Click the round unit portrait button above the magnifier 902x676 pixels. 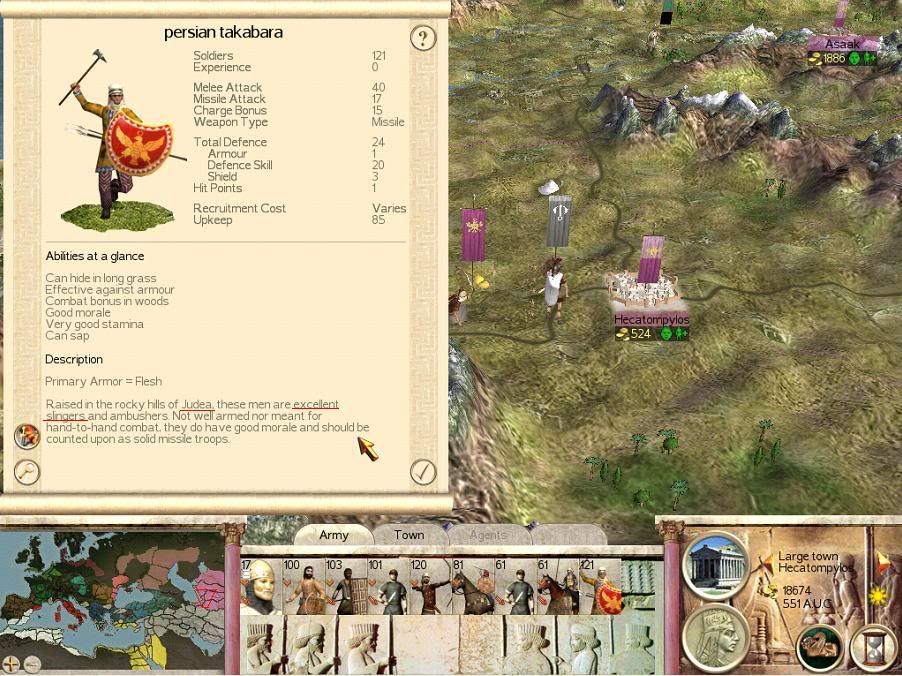(x=26, y=436)
